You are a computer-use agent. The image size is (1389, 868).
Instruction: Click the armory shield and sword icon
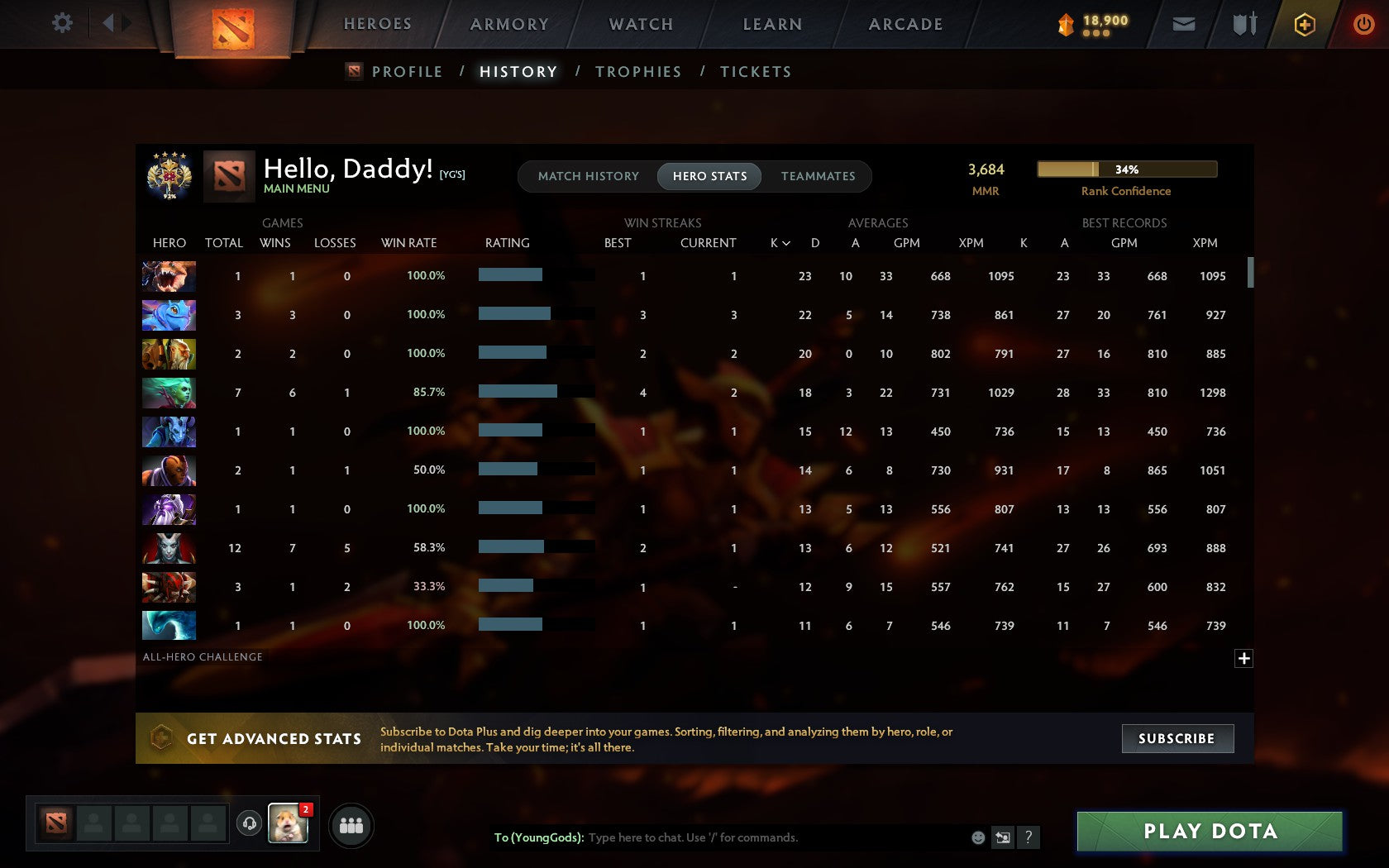click(1243, 24)
